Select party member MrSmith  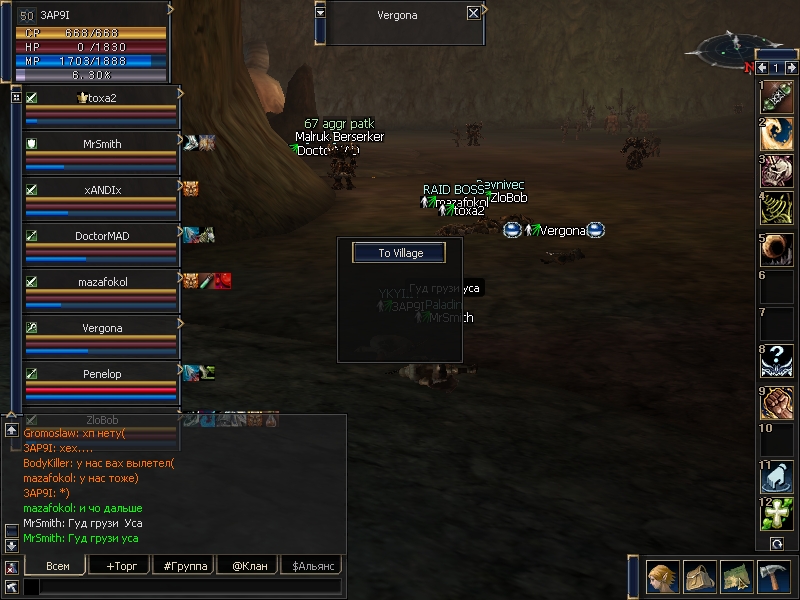click(101, 144)
